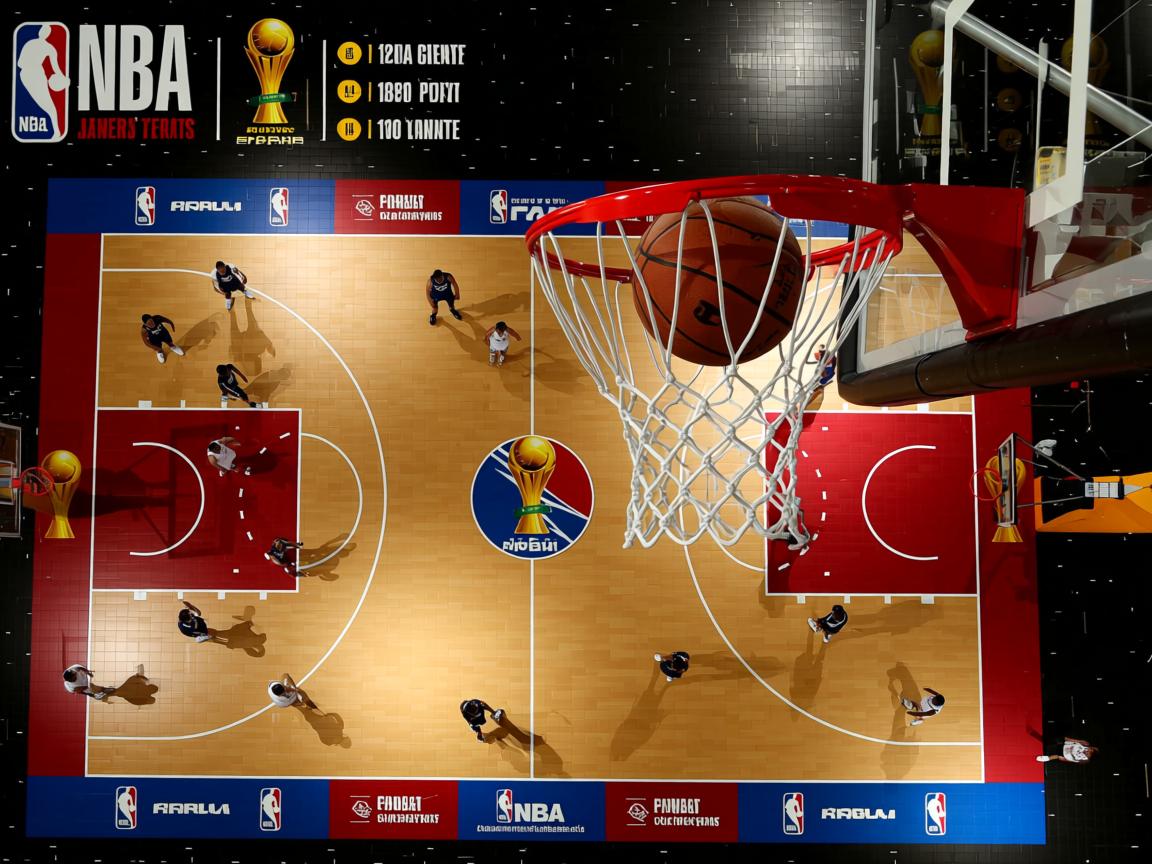
Task: Click the NBA logo in the header
Action: click(41, 82)
